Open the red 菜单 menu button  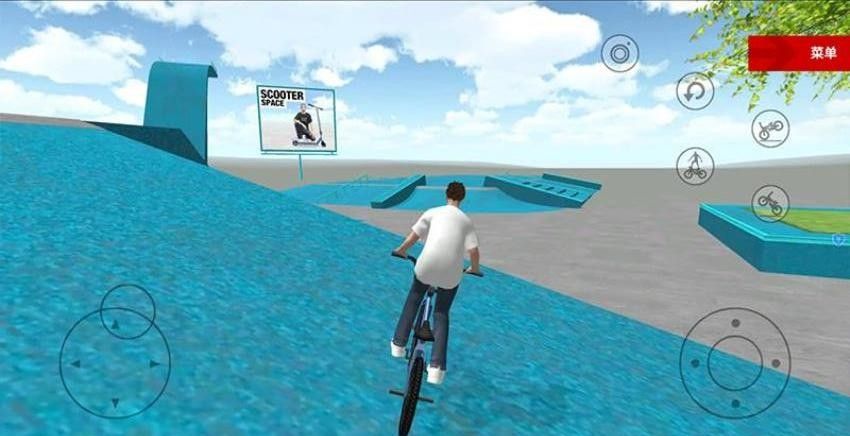(798, 53)
